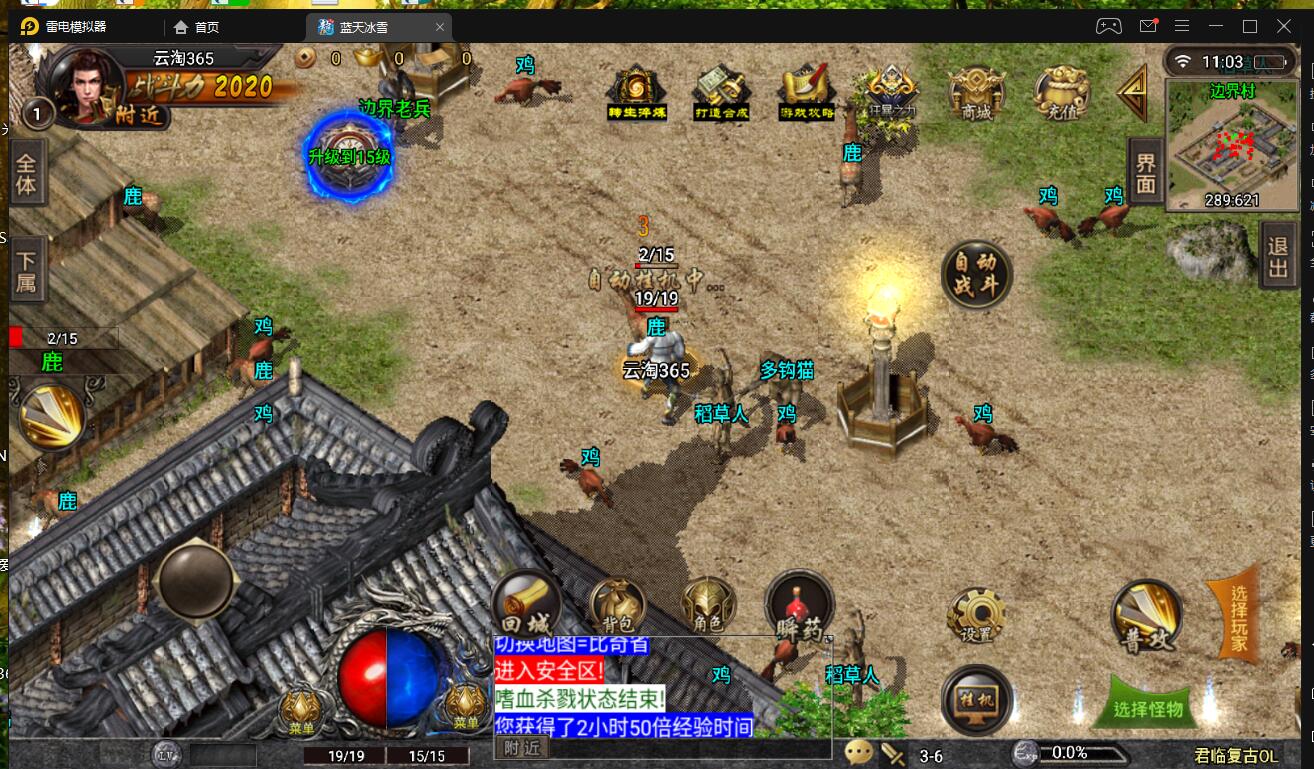Open the 背包 backpack

pyautogui.click(x=618, y=605)
